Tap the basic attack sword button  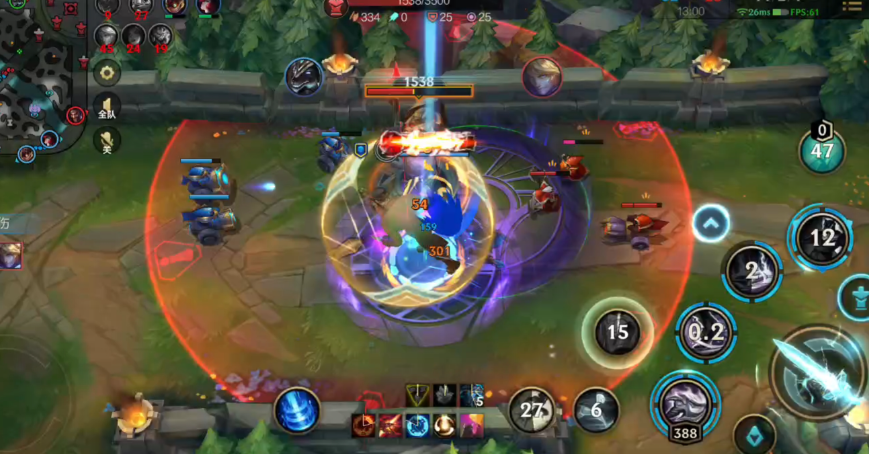click(818, 377)
